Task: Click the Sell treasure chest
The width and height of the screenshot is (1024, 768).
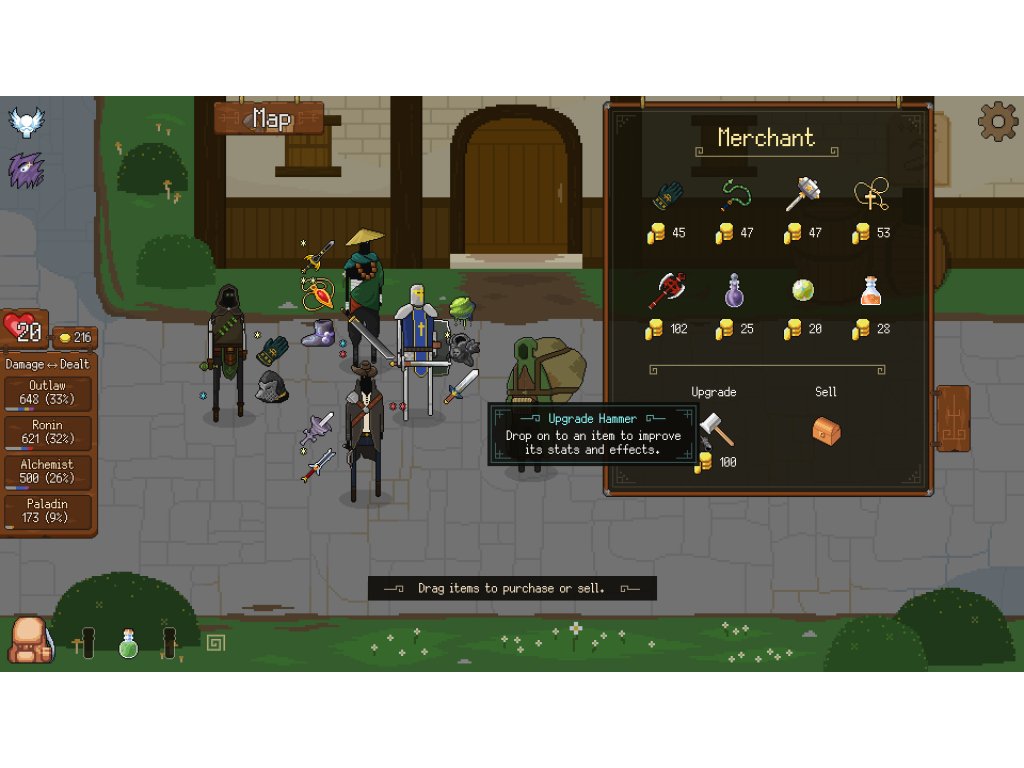Action: [825, 430]
